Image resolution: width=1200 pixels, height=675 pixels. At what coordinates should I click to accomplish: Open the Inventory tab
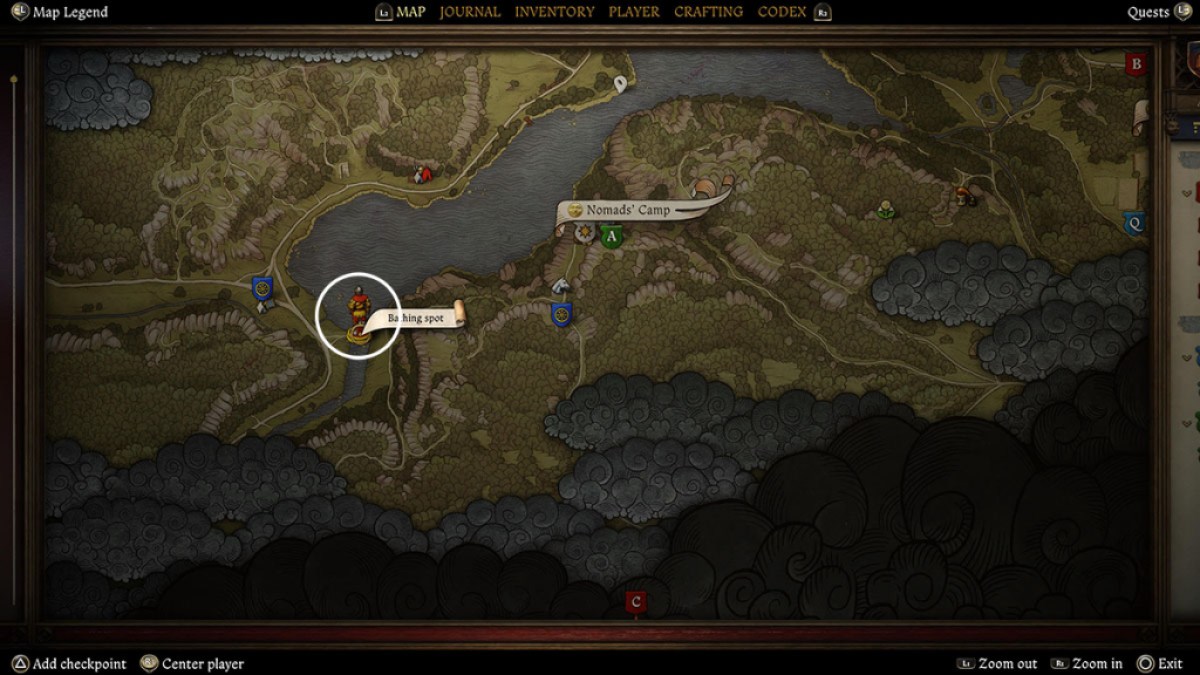click(554, 12)
